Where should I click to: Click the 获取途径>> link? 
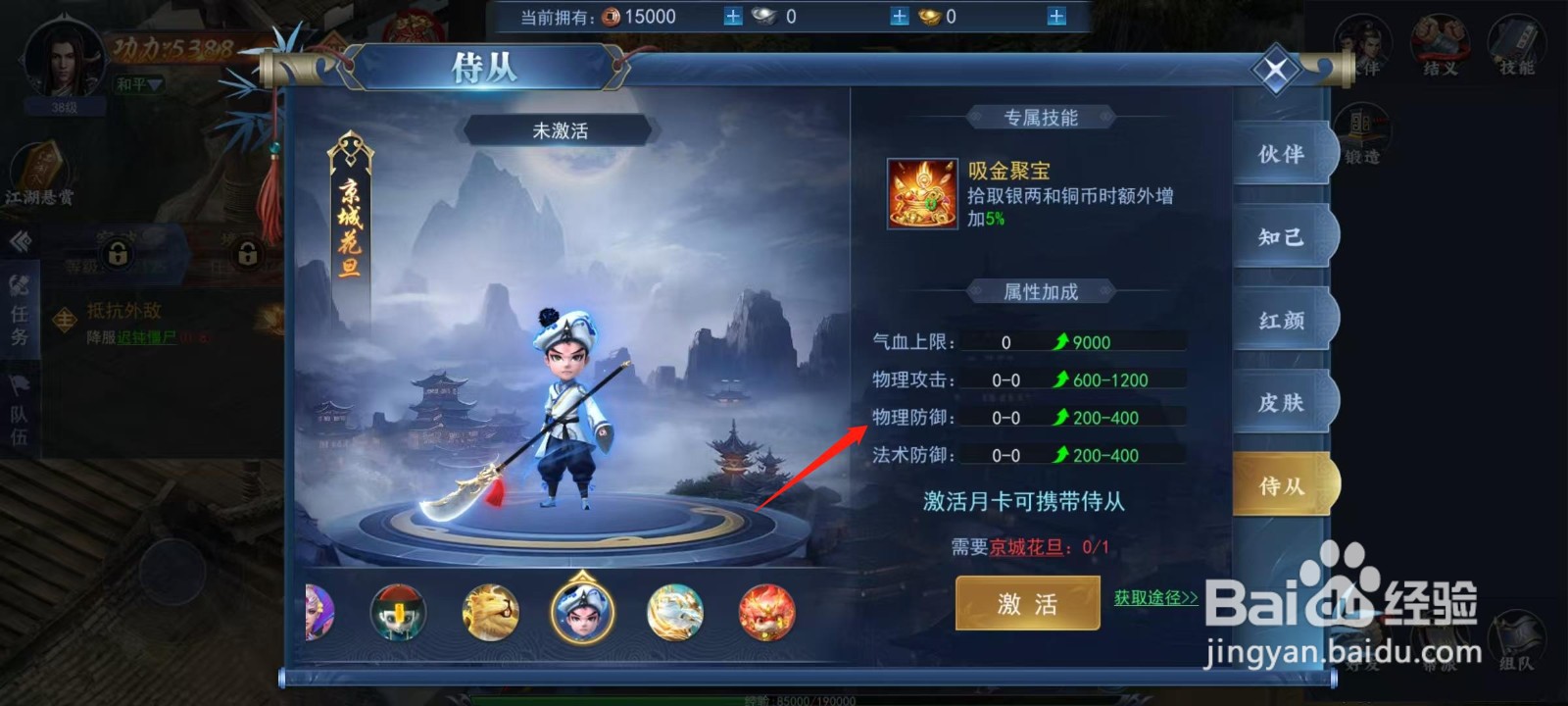click(x=1154, y=596)
